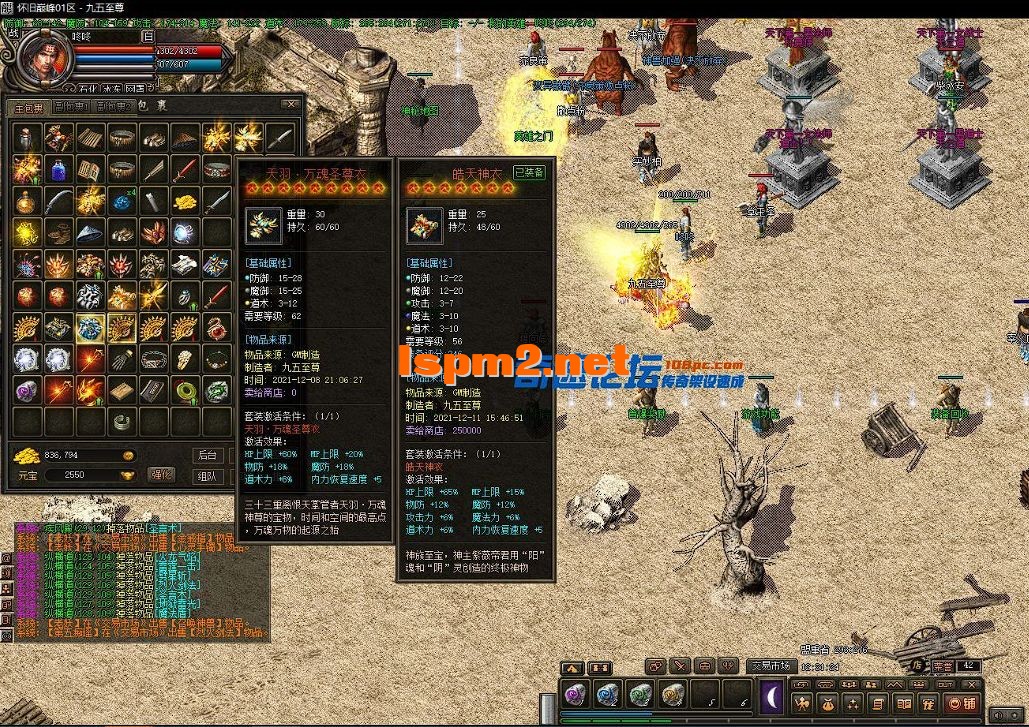The height and width of the screenshot is (727, 1029).
Task: Select the straw hat item slot
Action: point(90,232)
